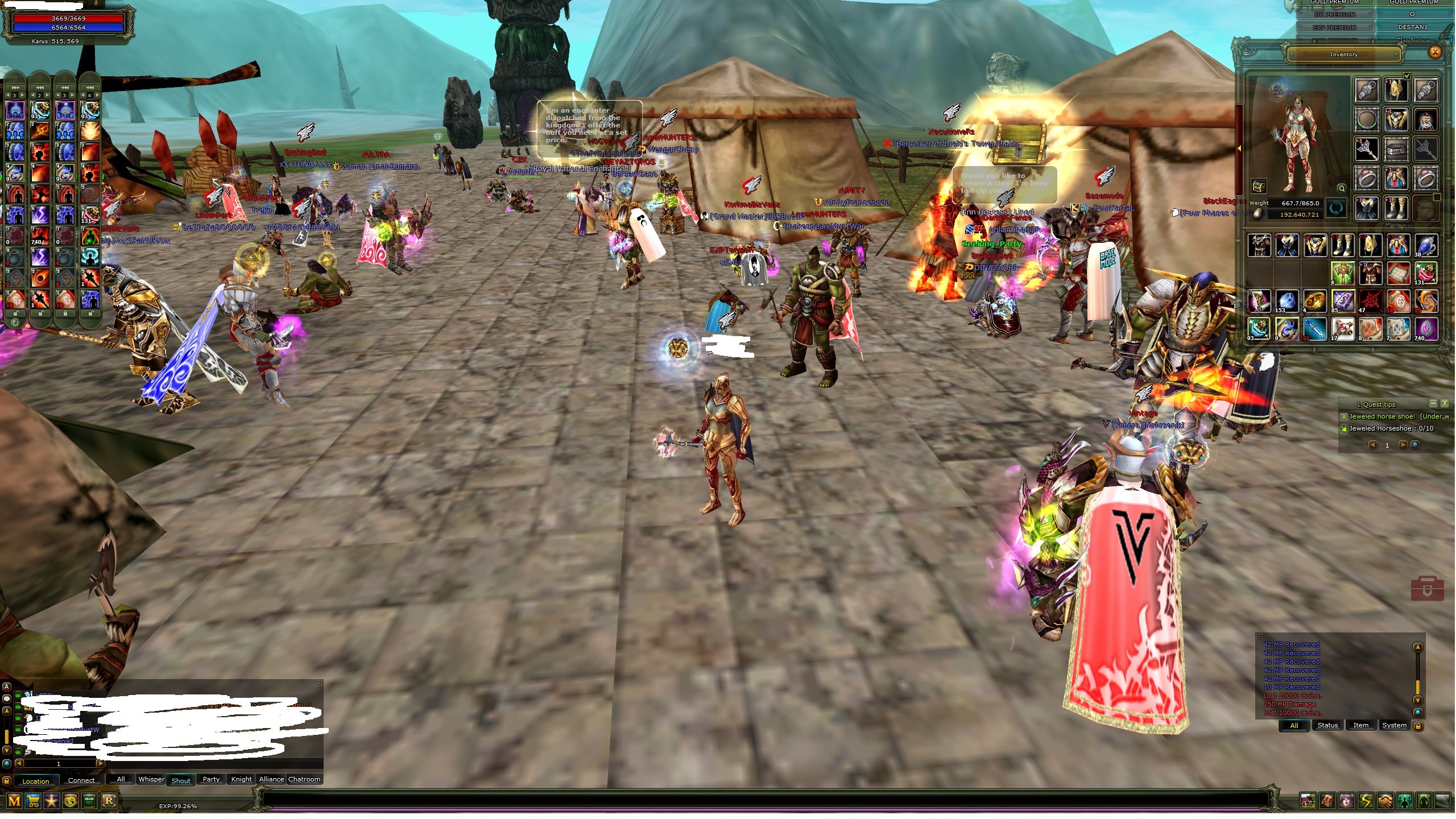
Task: Click the handshake trade icon bottom-right
Action: [x=1385, y=802]
